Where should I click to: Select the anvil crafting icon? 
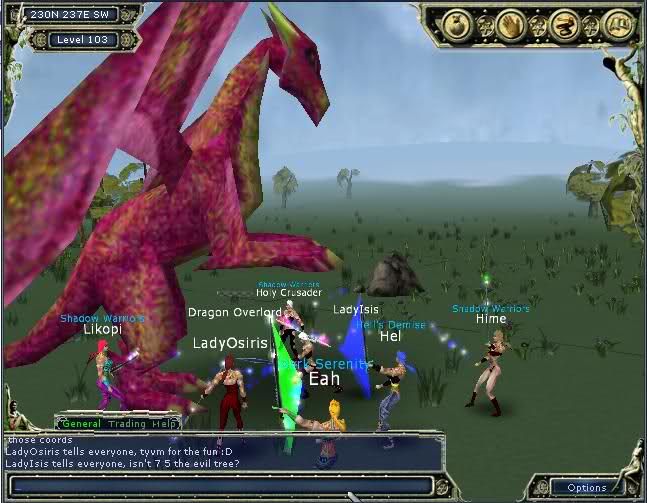[564, 23]
